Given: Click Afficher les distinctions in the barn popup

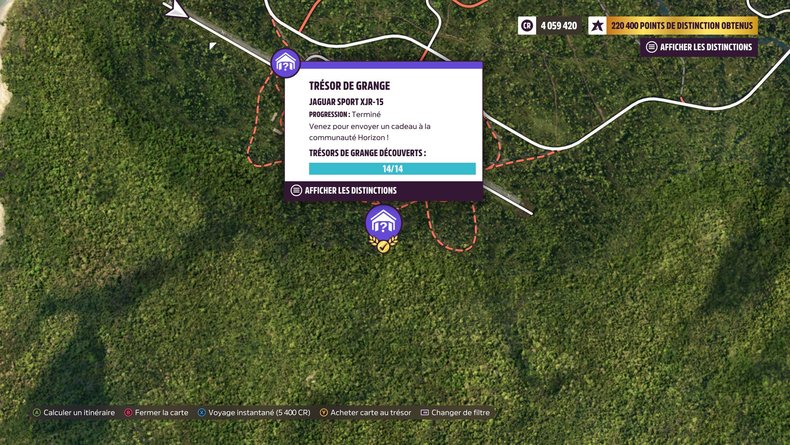Looking at the screenshot, I should [x=343, y=190].
